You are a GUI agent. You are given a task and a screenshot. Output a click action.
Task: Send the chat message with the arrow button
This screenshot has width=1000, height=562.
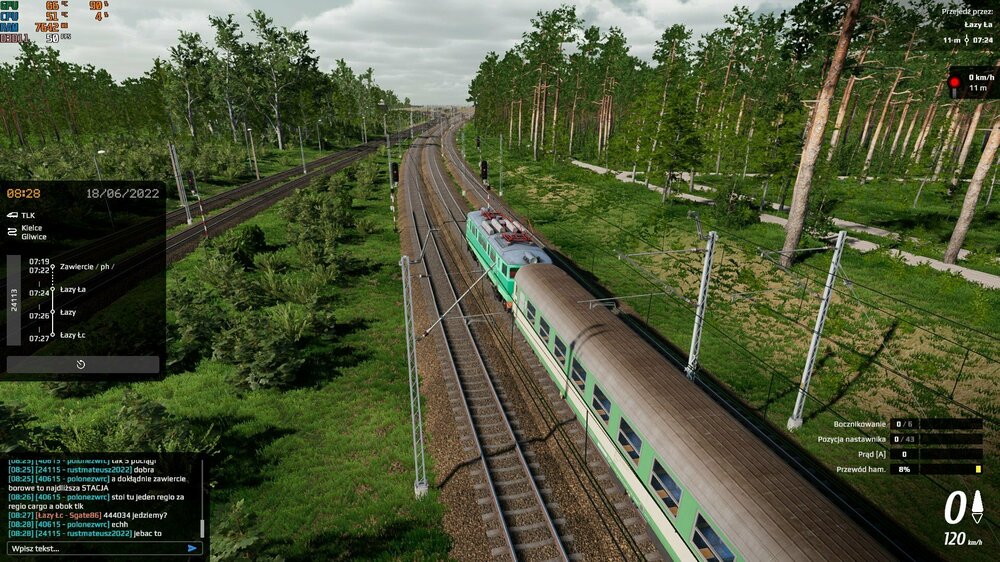point(192,548)
